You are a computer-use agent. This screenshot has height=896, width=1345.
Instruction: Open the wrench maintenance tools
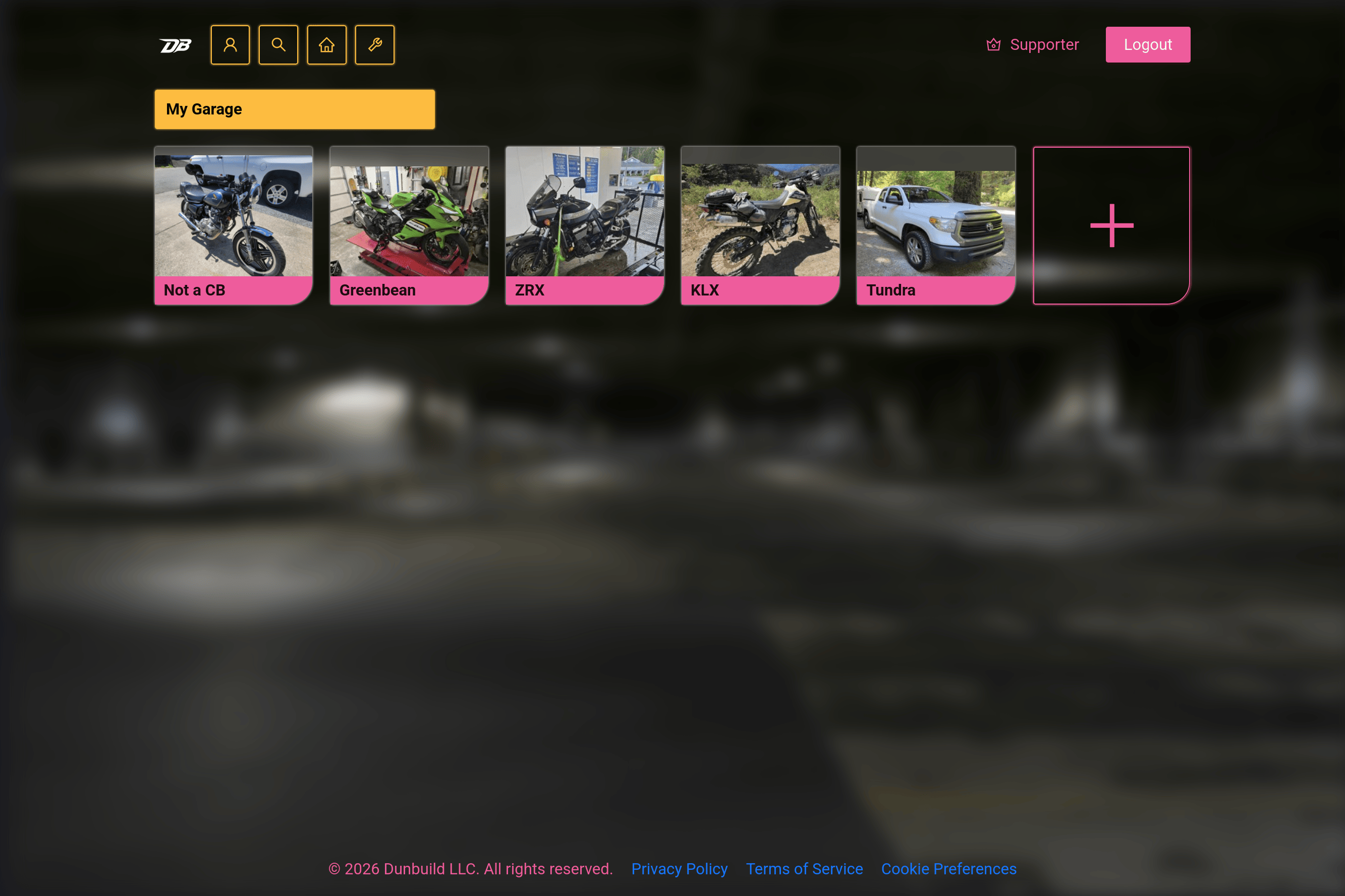click(x=374, y=44)
